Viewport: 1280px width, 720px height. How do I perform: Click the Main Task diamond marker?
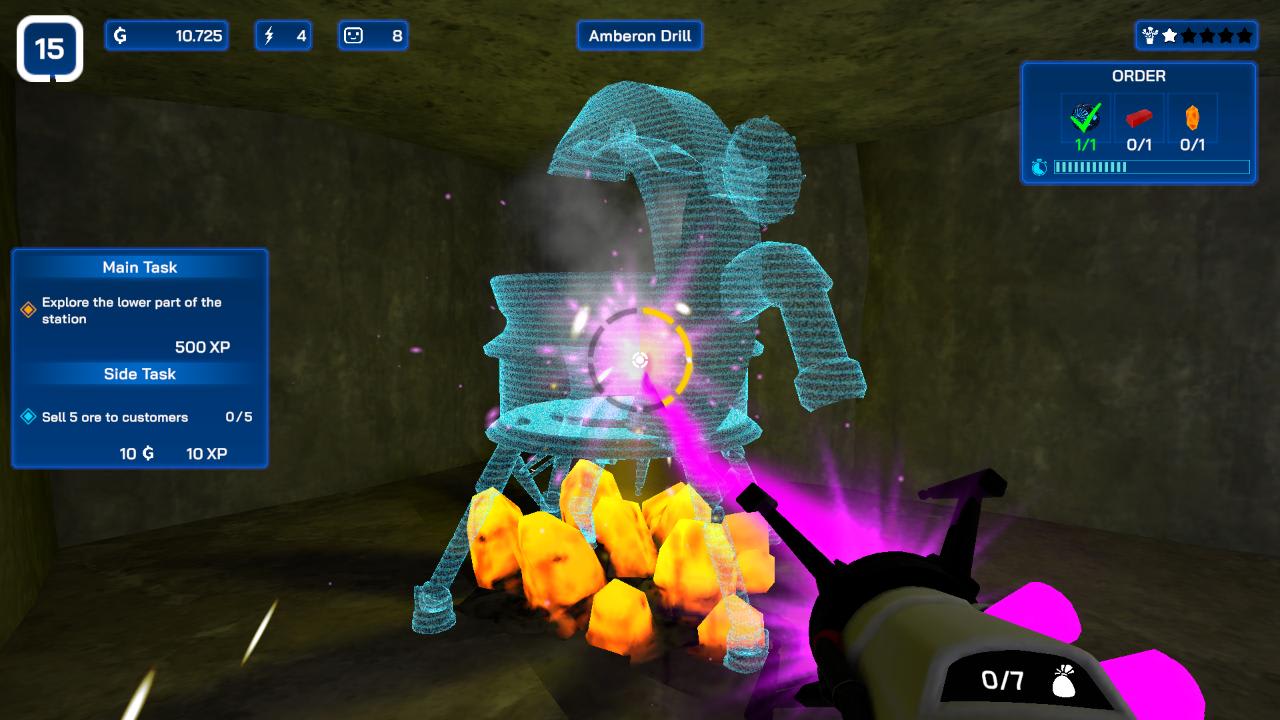(x=26, y=308)
